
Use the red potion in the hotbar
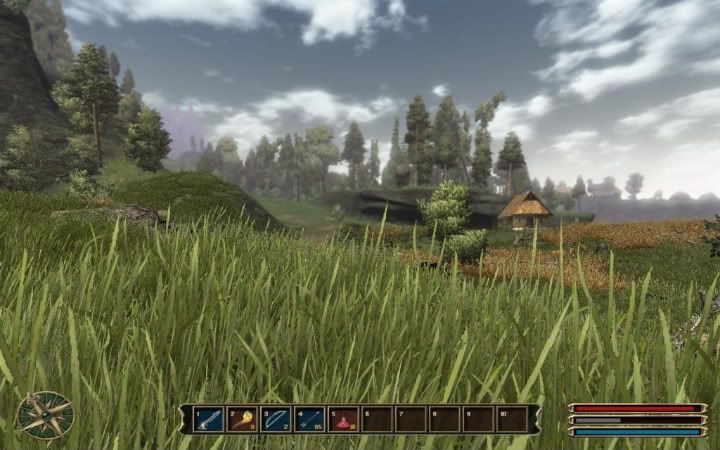coord(344,419)
